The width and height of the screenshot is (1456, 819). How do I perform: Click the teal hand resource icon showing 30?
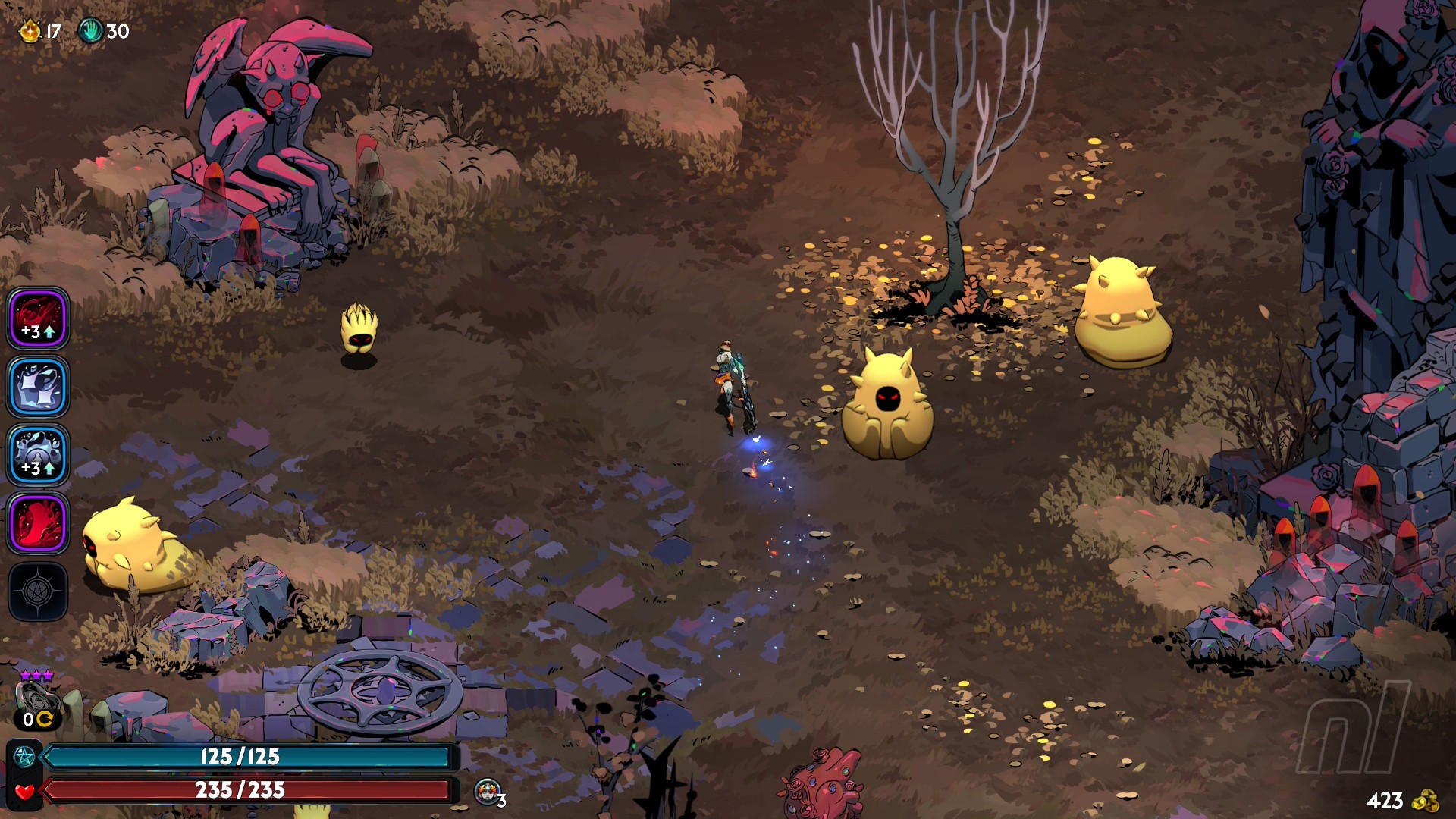click(90, 31)
